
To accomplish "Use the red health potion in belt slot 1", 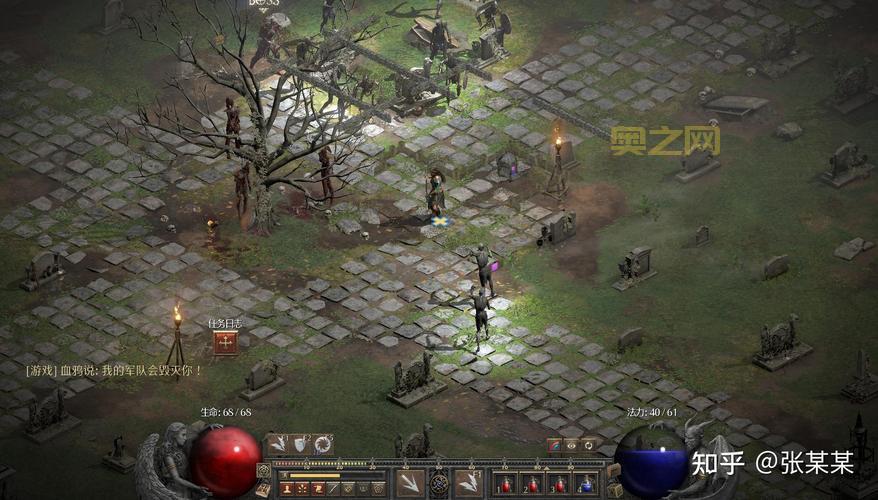I will click(505, 484).
